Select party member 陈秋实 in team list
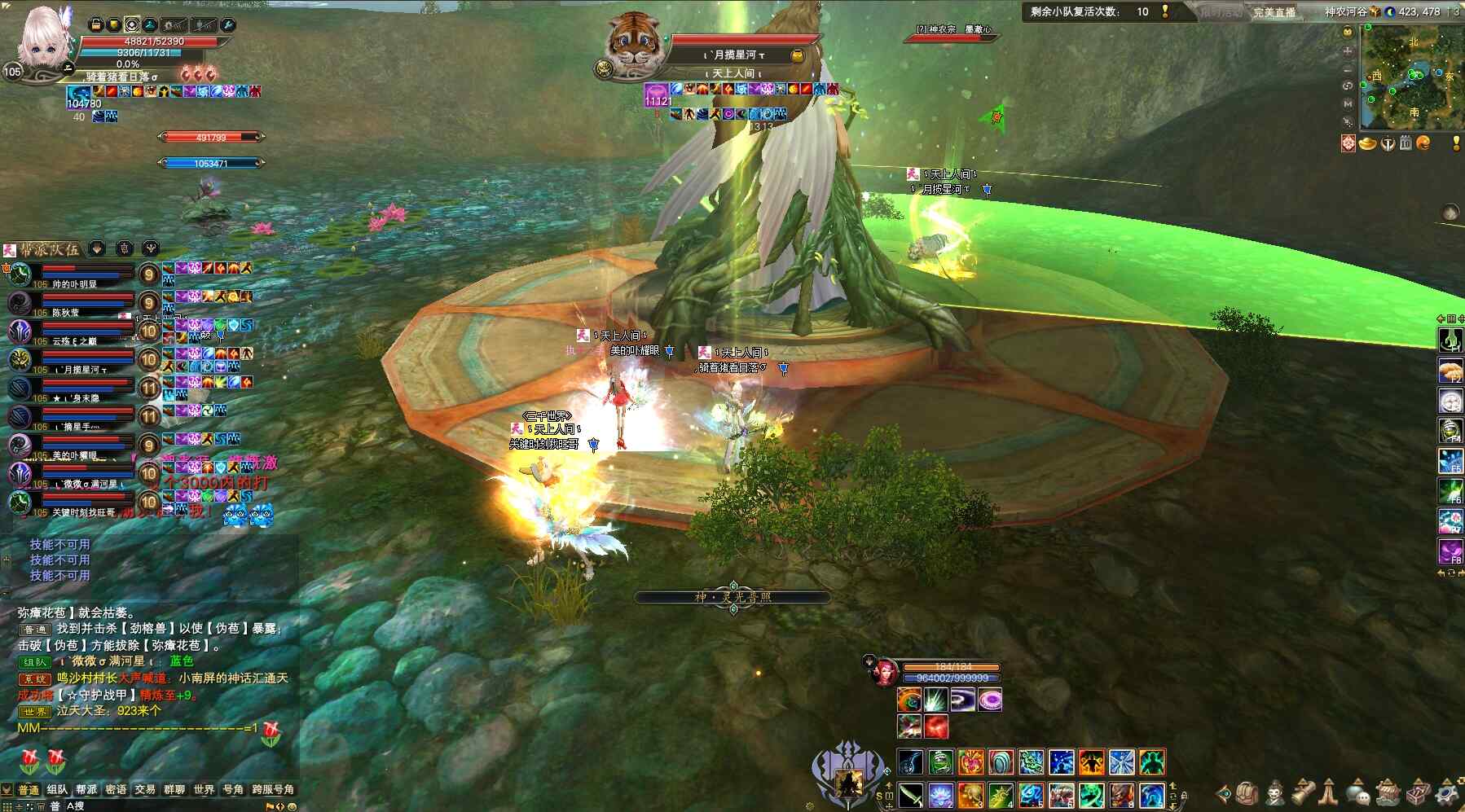This screenshot has width=1465, height=812. (65, 312)
